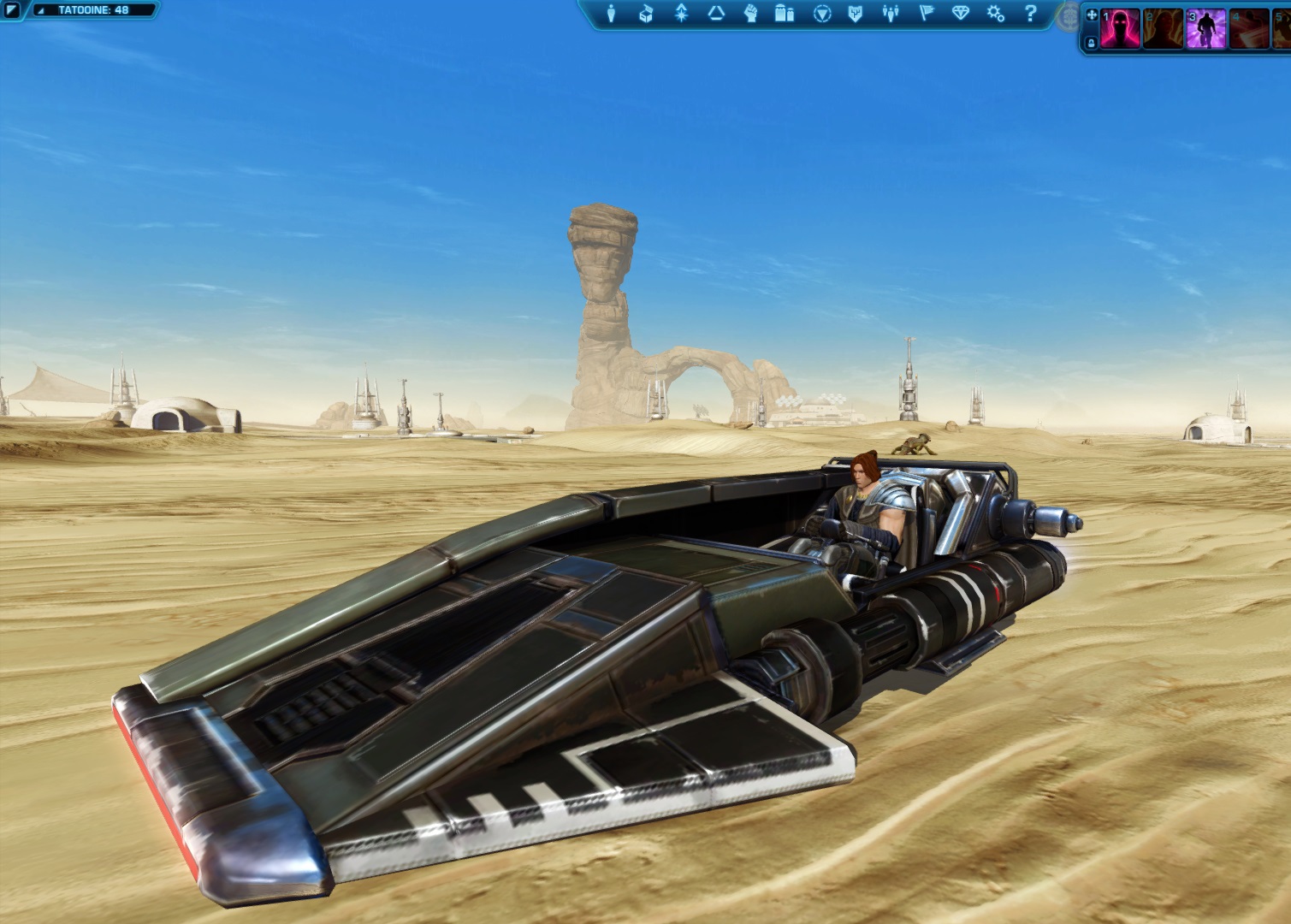Toggle the corner arrow button beside the Tatooine label

coord(11,10)
